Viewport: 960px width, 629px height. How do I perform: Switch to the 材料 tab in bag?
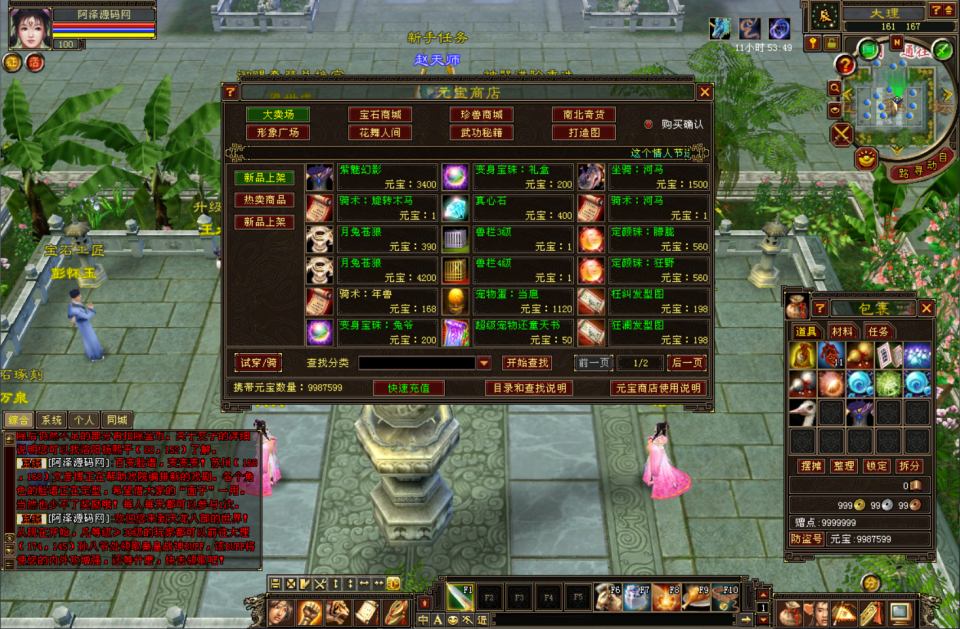(842, 331)
